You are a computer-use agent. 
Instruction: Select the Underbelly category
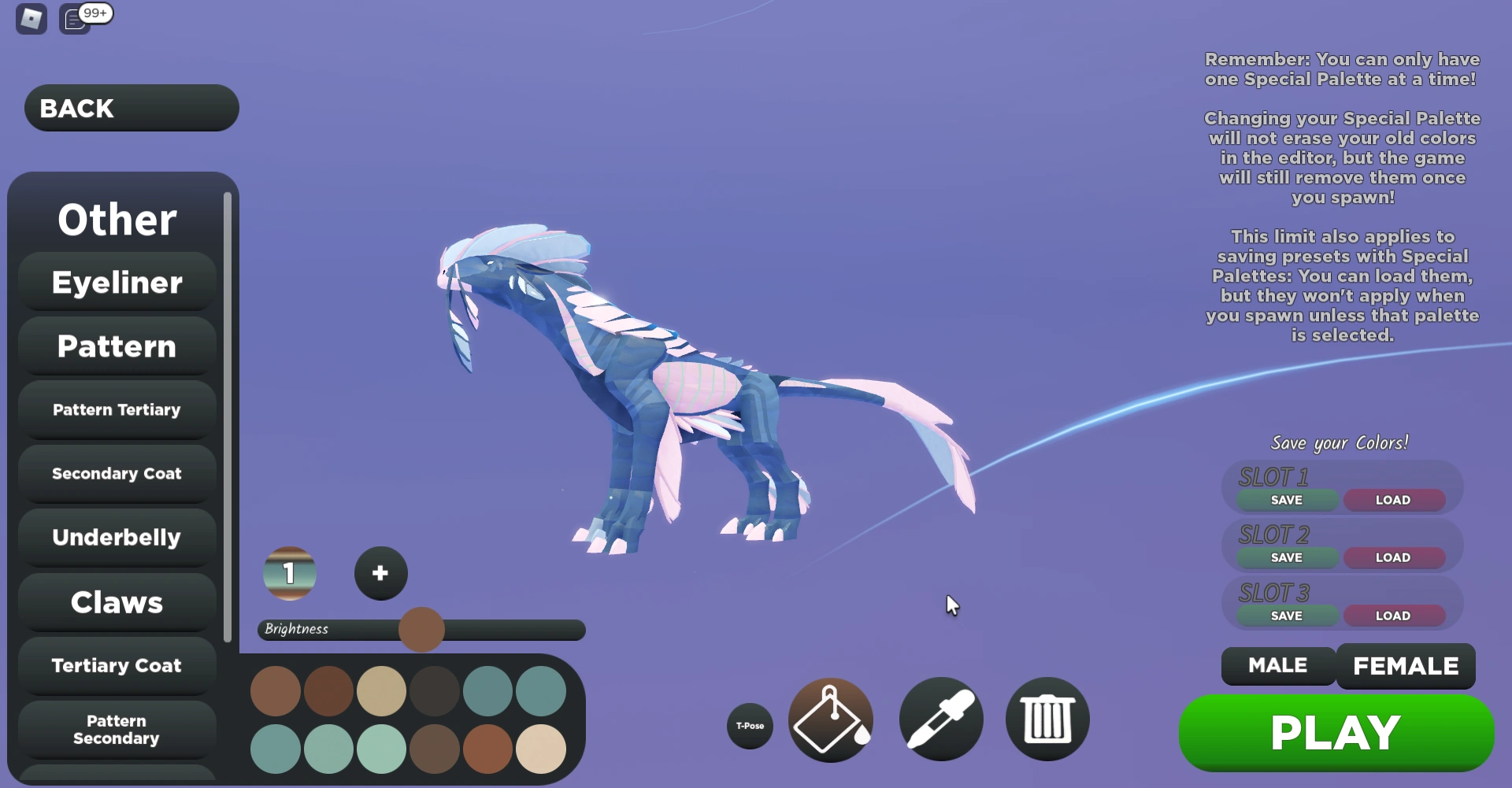pos(116,538)
